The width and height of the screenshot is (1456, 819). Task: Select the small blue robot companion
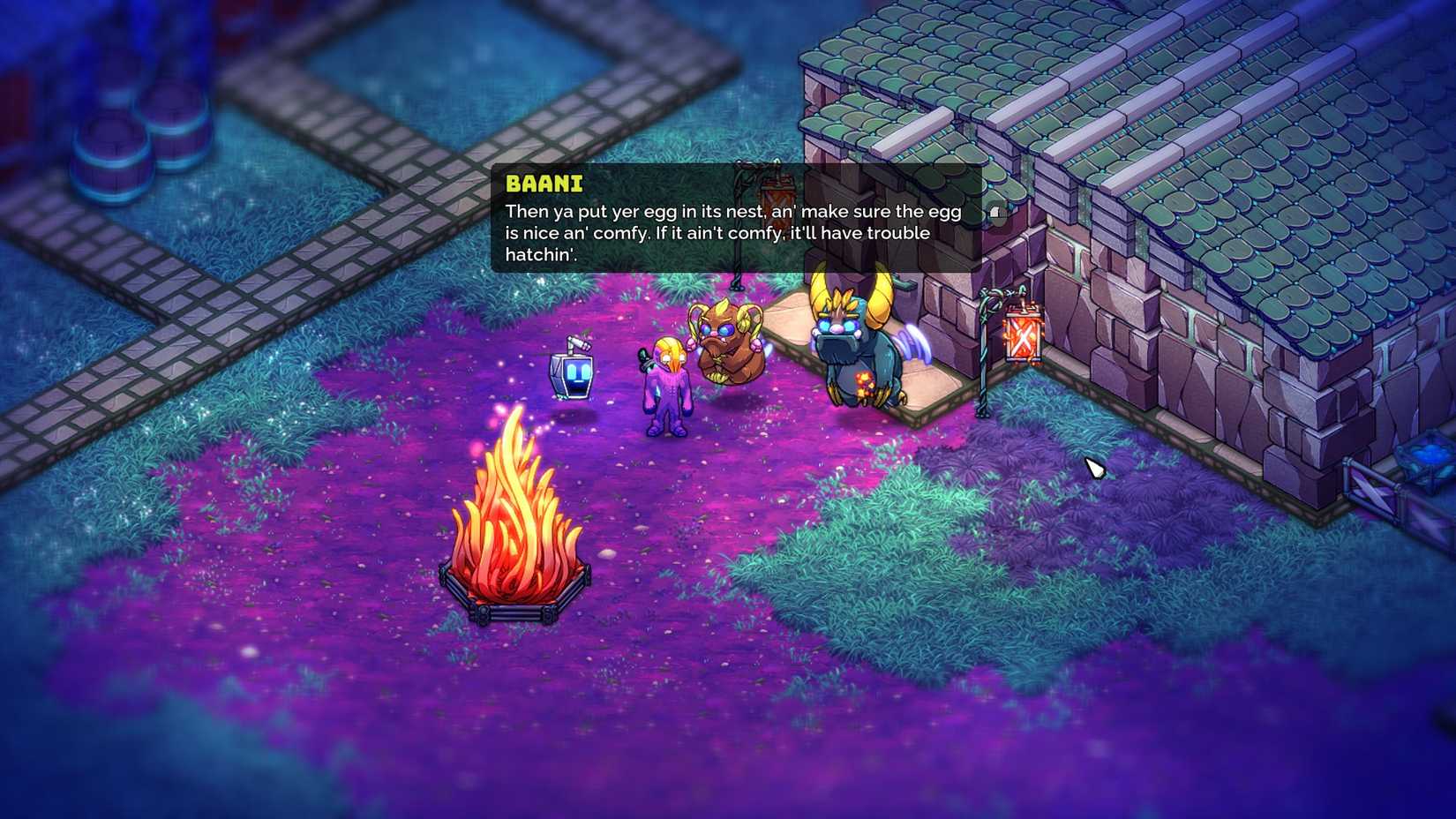point(573,374)
